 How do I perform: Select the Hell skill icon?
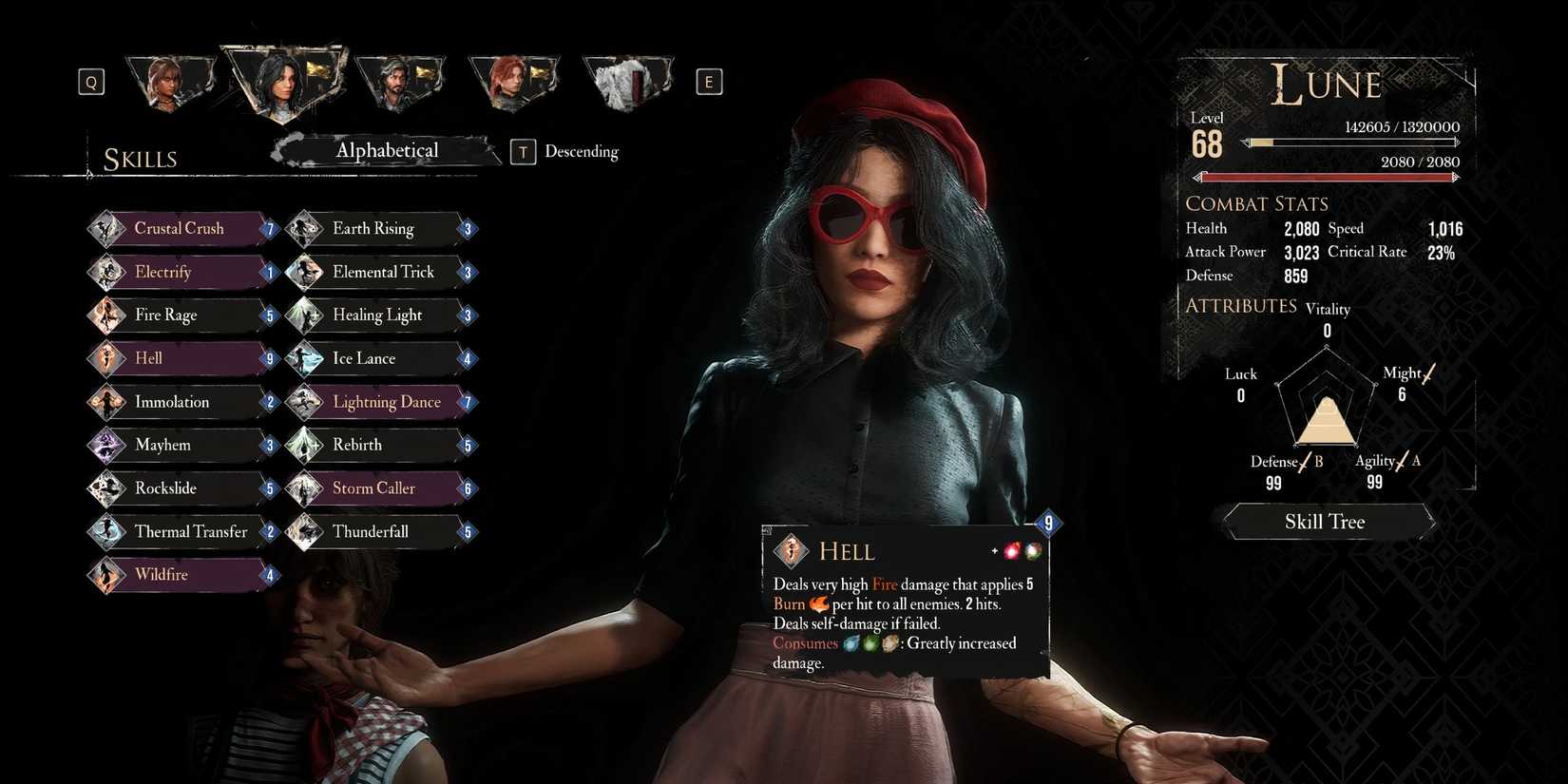coord(107,358)
